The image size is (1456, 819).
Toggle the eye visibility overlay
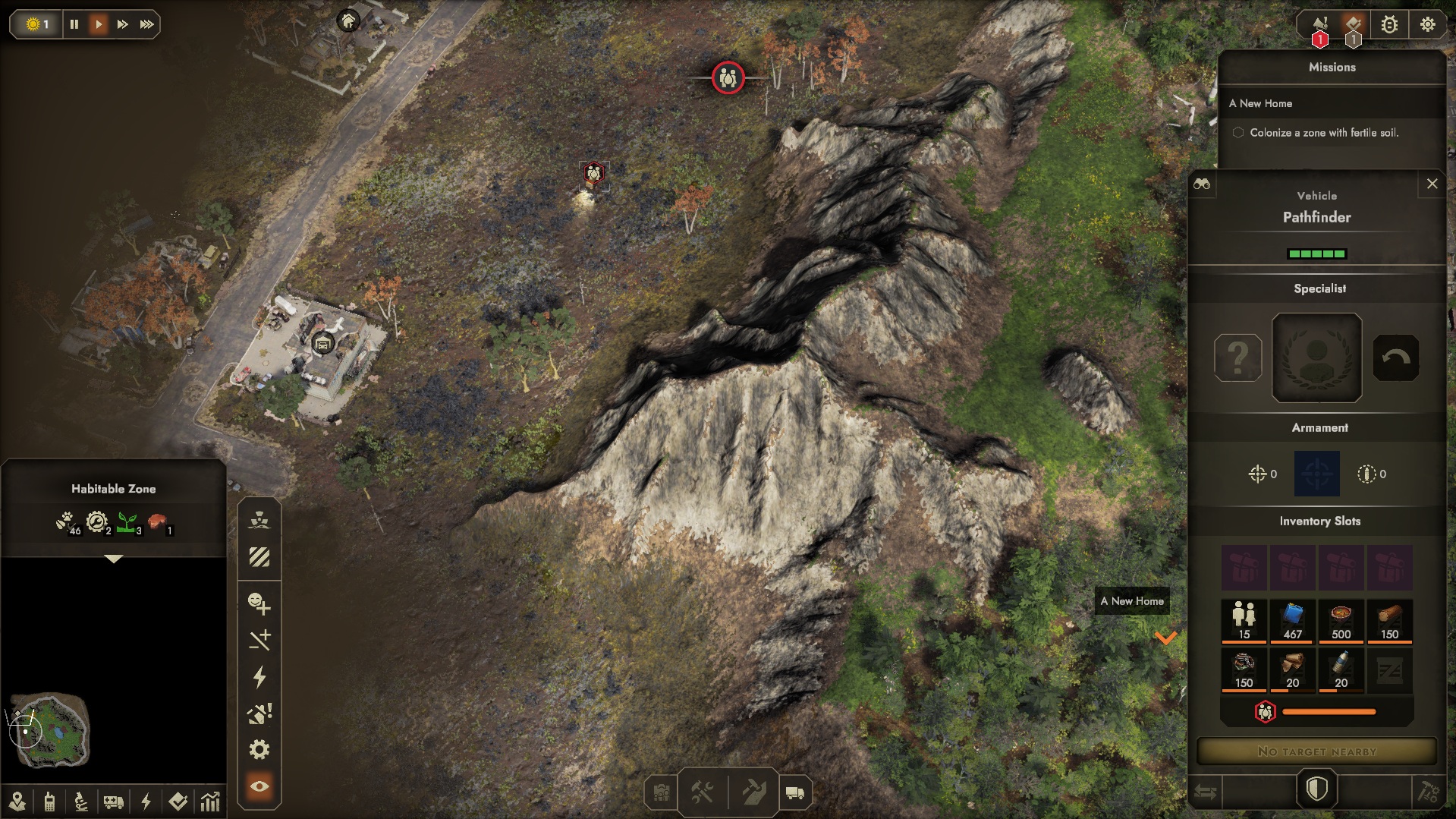[259, 786]
